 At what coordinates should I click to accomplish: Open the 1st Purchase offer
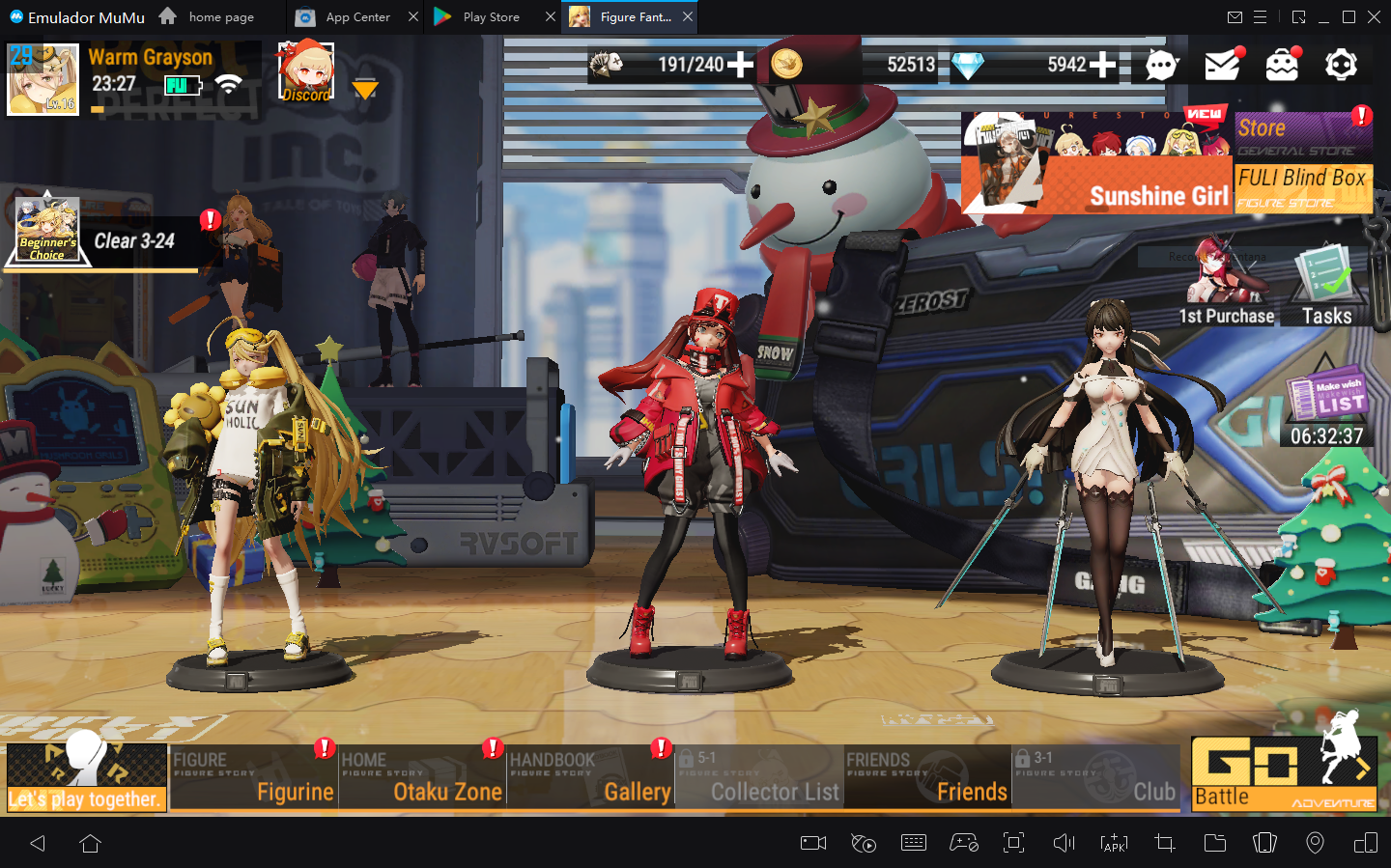click(1226, 285)
